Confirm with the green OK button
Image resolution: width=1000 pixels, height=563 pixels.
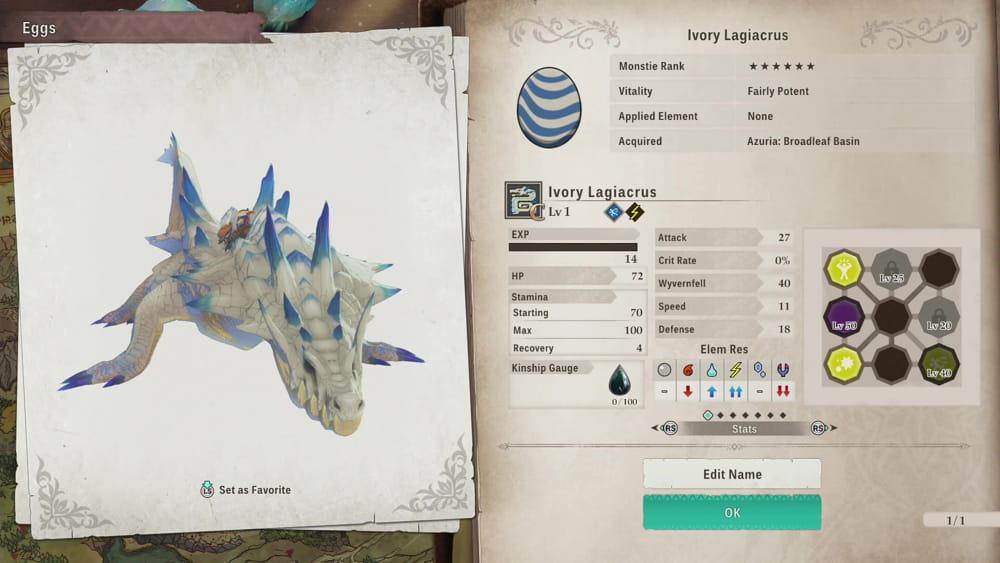click(731, 513)
